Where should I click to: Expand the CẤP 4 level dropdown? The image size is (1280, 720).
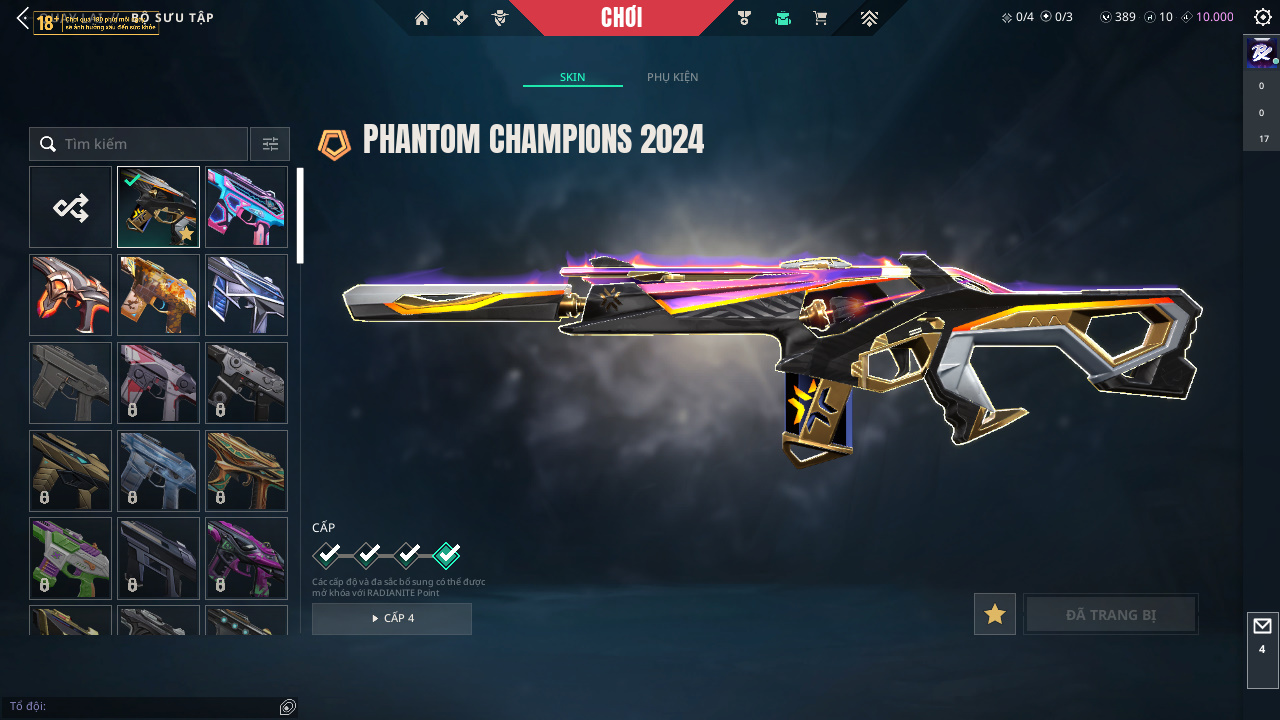pyautogui.click(x=392, y=618)
